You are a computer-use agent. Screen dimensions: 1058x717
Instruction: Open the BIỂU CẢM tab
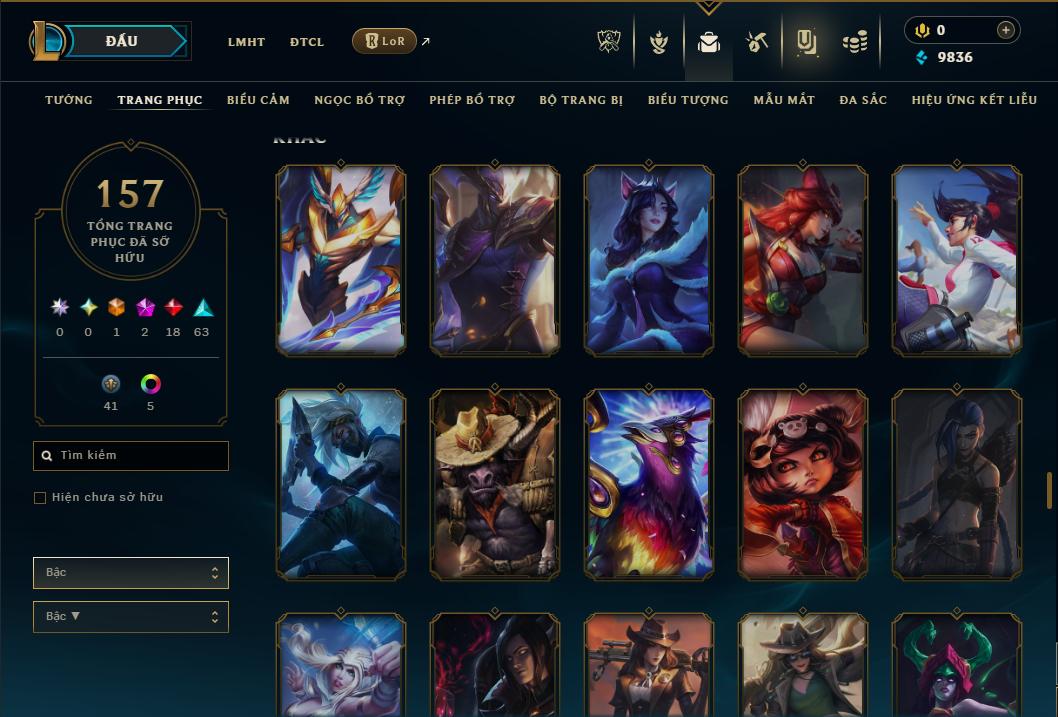(x=258, y=100)
